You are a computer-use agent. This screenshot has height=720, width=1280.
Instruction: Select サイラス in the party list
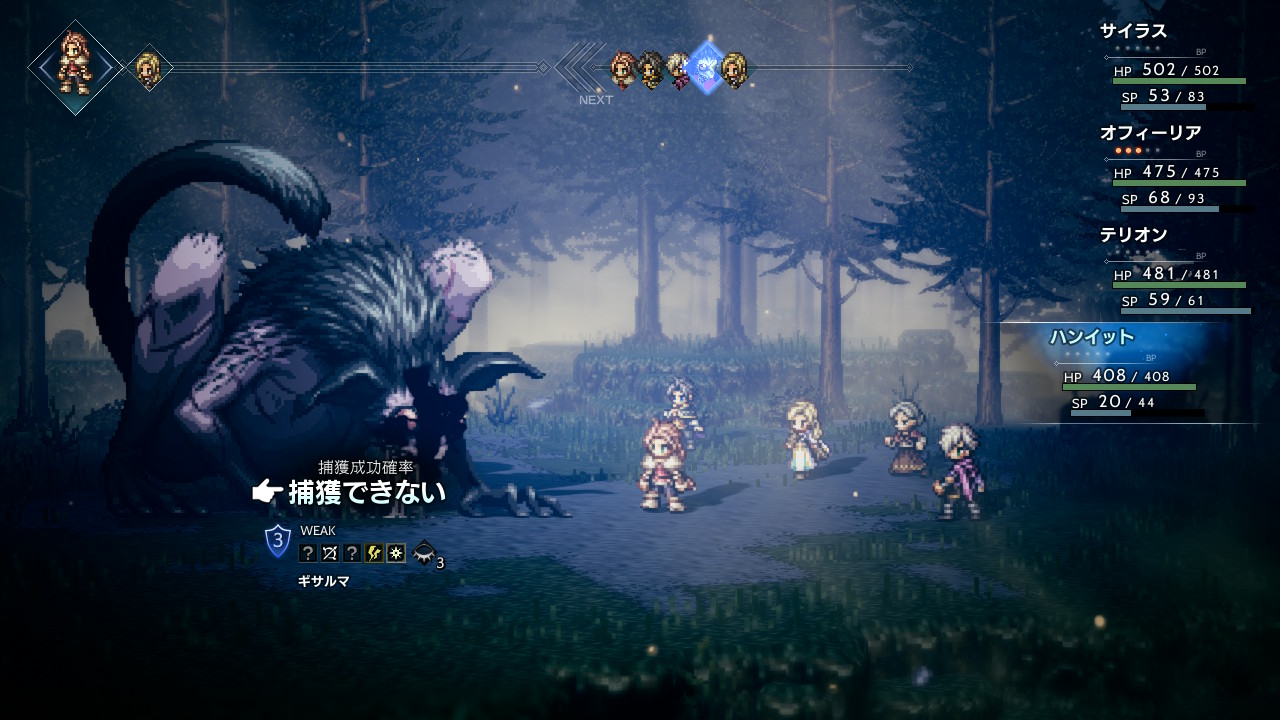tap(1133, 31)
